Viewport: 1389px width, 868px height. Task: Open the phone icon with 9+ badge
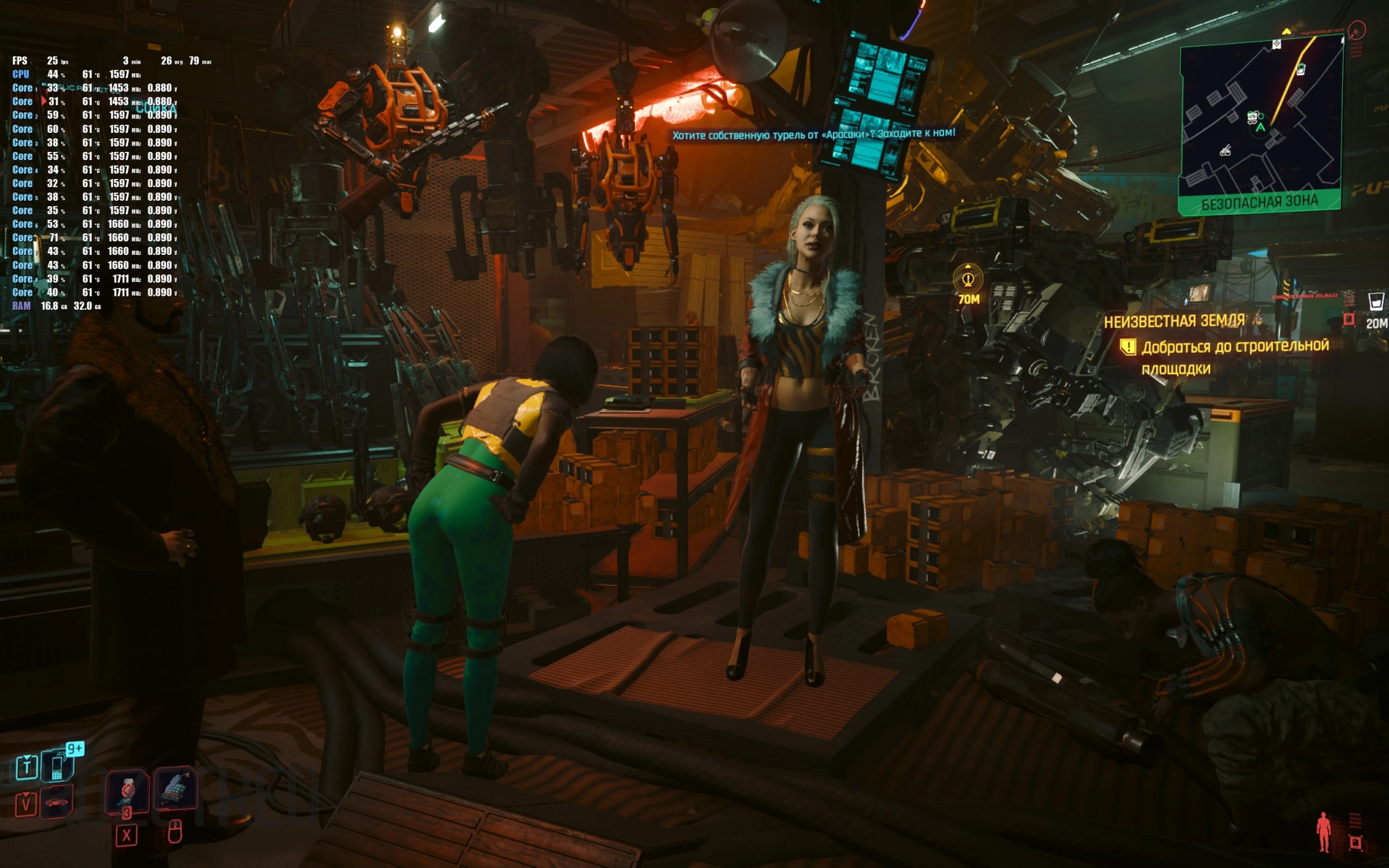click(58, 766)
